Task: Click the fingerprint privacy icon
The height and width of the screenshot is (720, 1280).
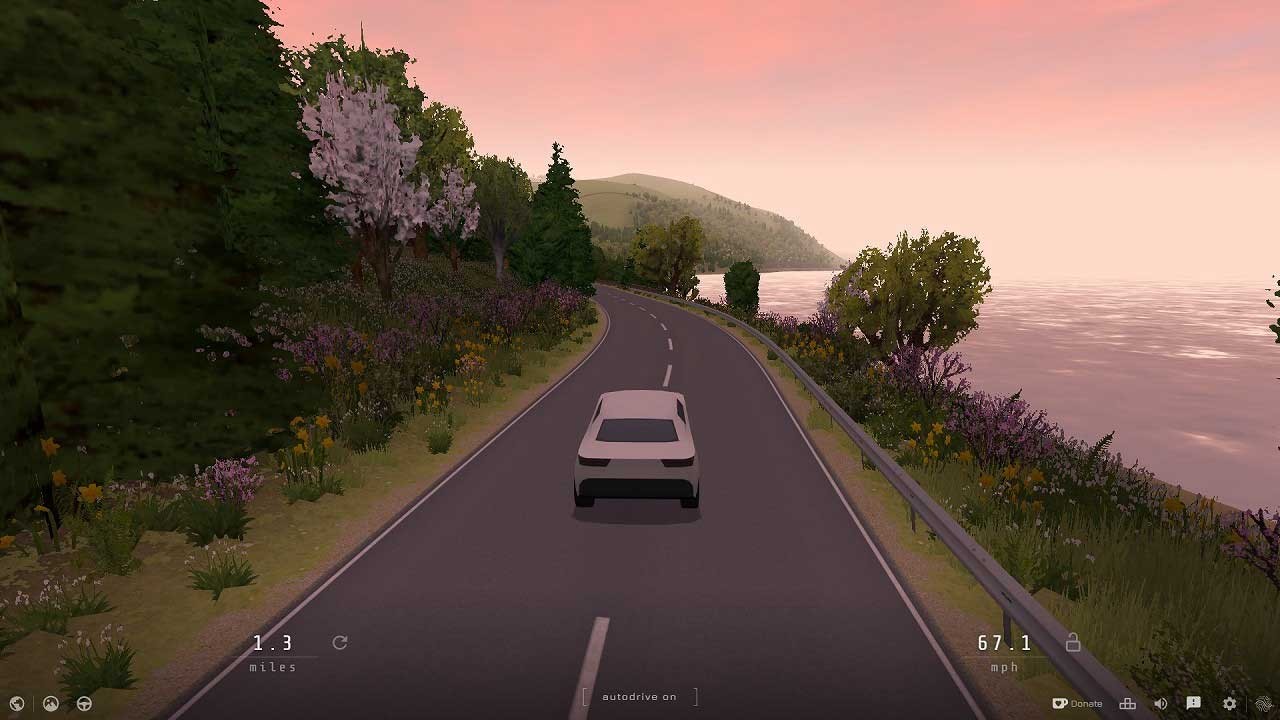Action: click(x=1263, y=703)
